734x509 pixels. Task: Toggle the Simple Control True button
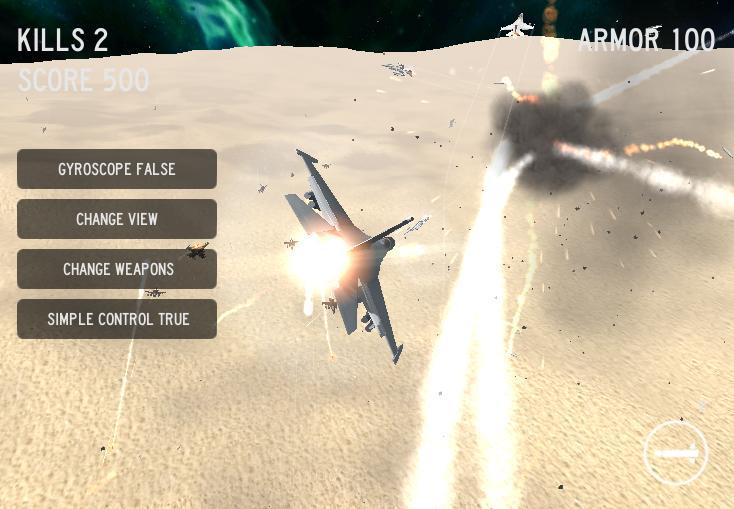(x=117, y=319)
